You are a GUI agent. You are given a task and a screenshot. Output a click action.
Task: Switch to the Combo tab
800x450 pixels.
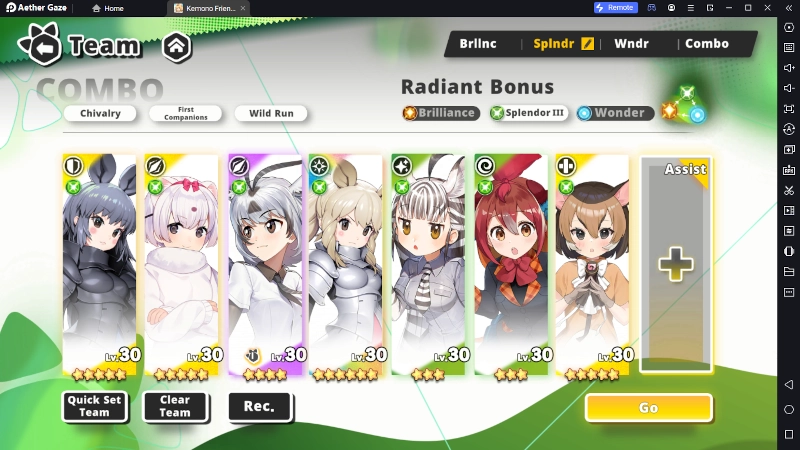[706, 44]
